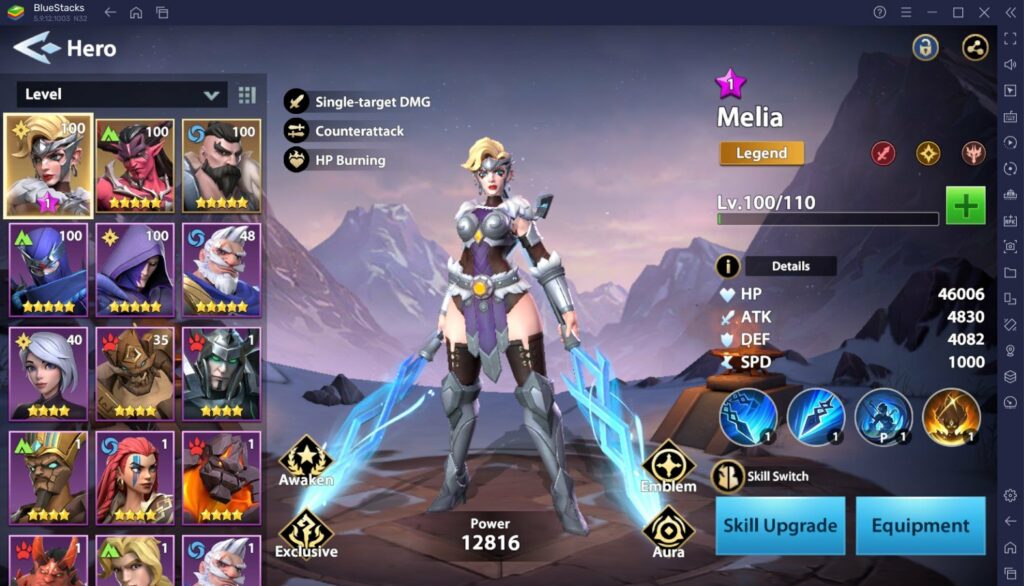The height and width of the screenshot is (586, 1024).
Task: Choose the blue masked ninja hero
Action: pos(49,268)
